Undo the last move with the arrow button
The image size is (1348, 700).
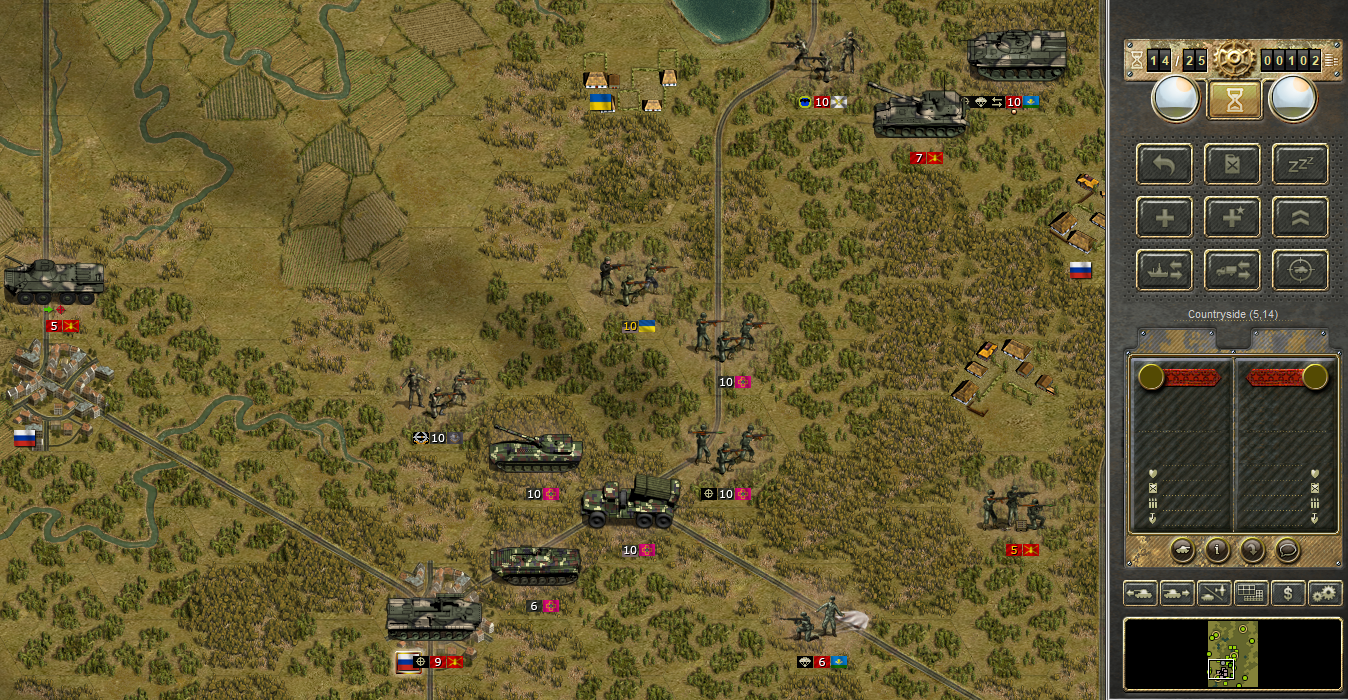(1164, 164)
